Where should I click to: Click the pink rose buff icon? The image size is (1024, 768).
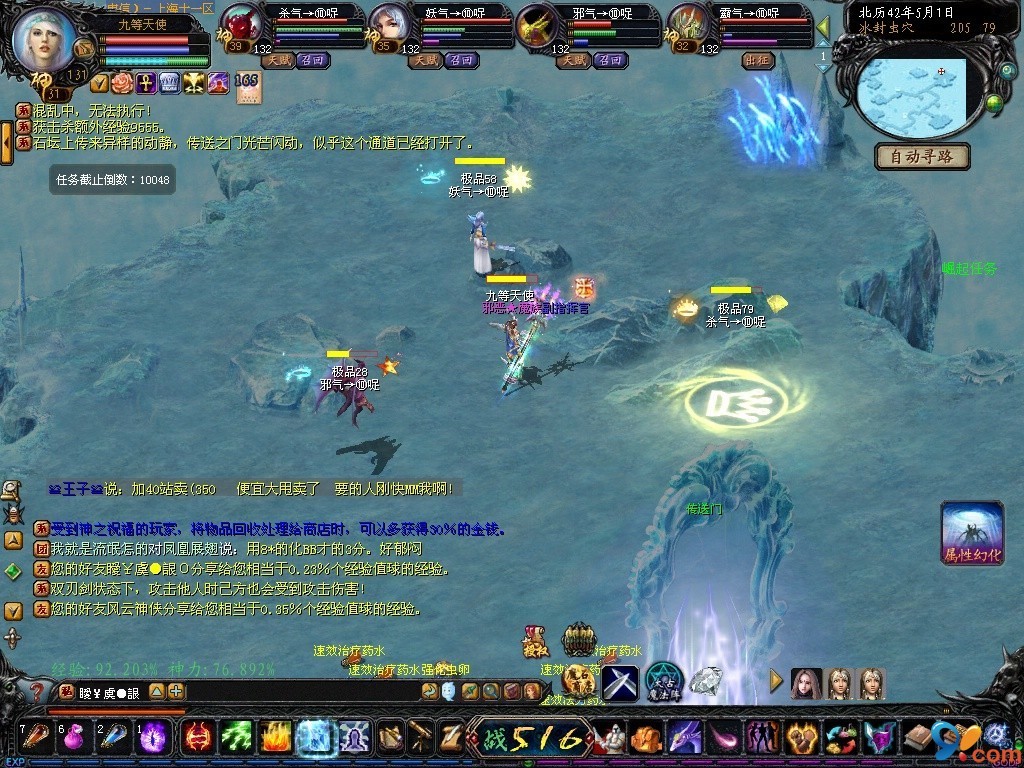tap(122, 83)
